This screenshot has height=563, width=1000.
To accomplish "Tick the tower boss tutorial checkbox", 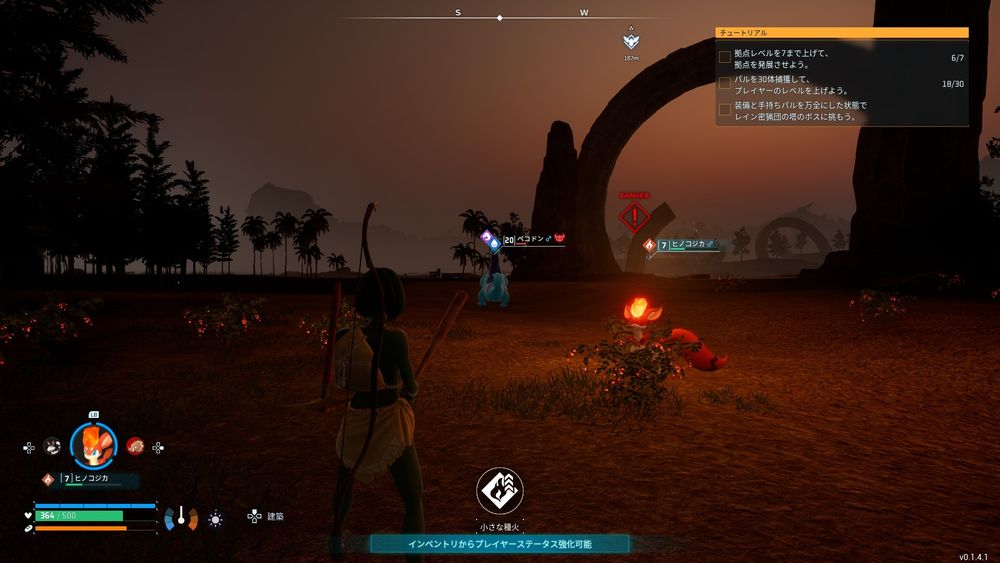I will [725, 110].
